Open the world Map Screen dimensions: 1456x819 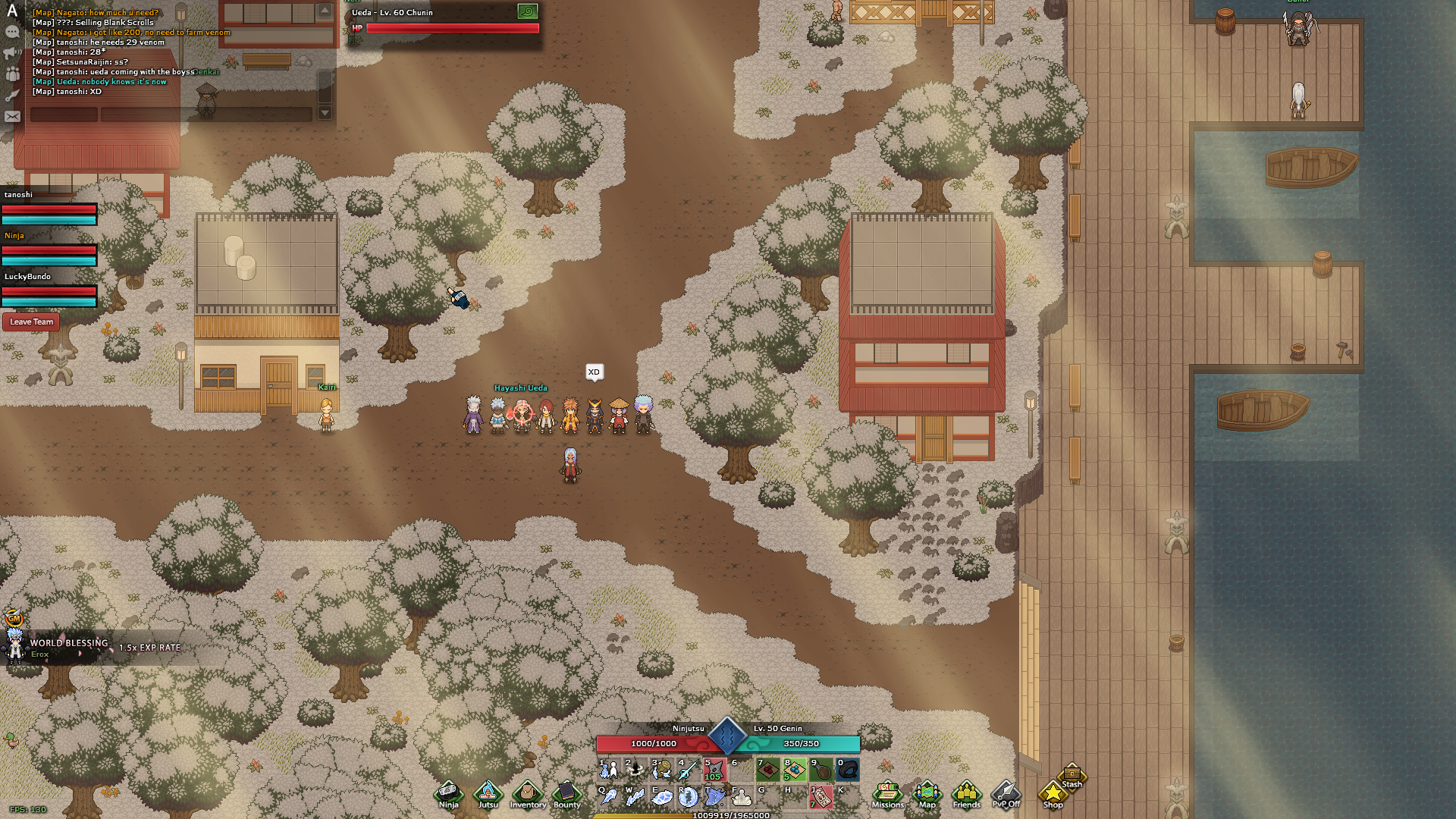[927, 795]
